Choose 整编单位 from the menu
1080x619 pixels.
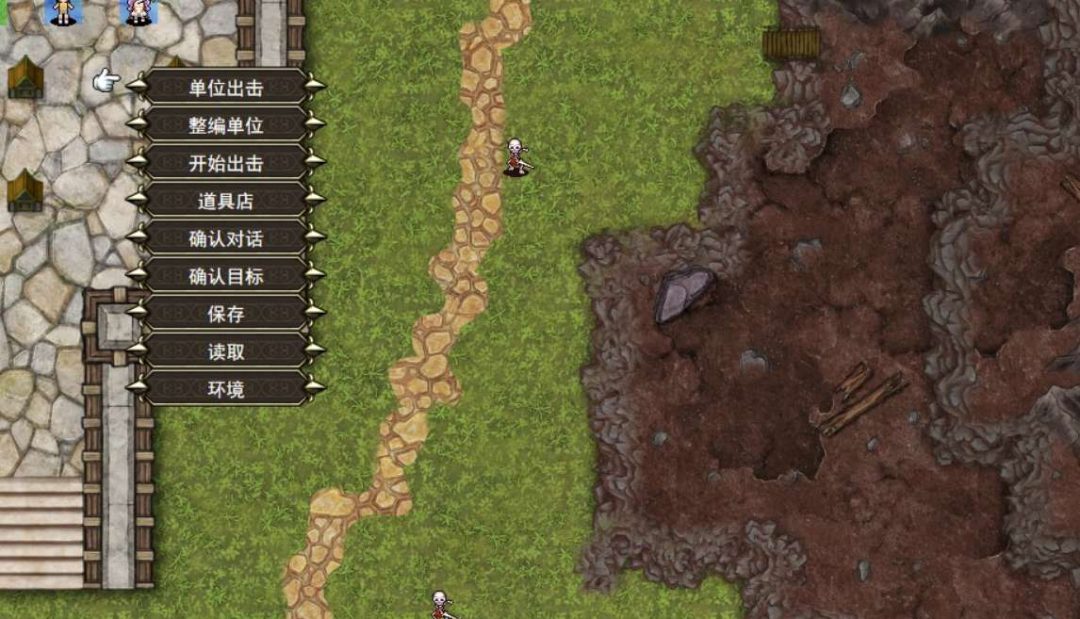[226, 125]
